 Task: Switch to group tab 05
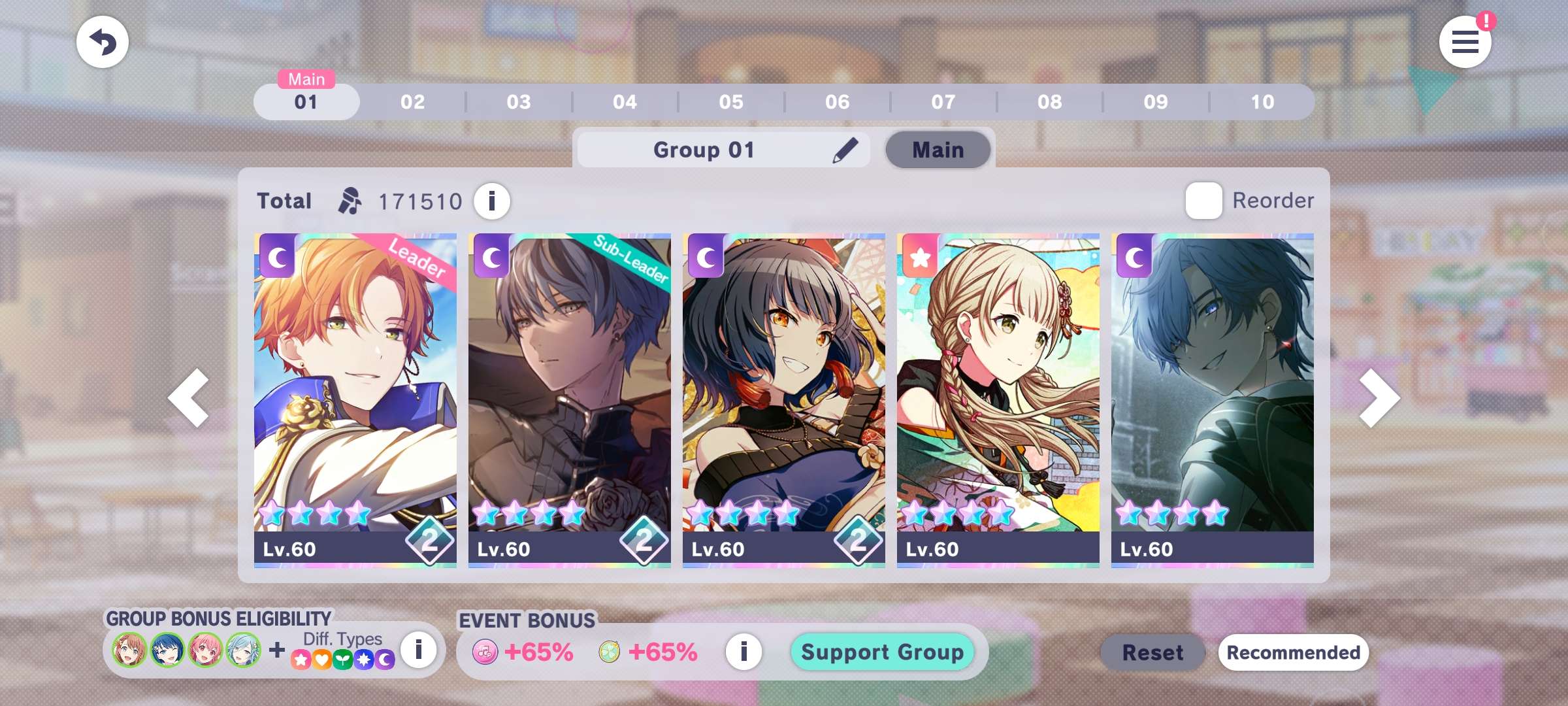point(731,102)
